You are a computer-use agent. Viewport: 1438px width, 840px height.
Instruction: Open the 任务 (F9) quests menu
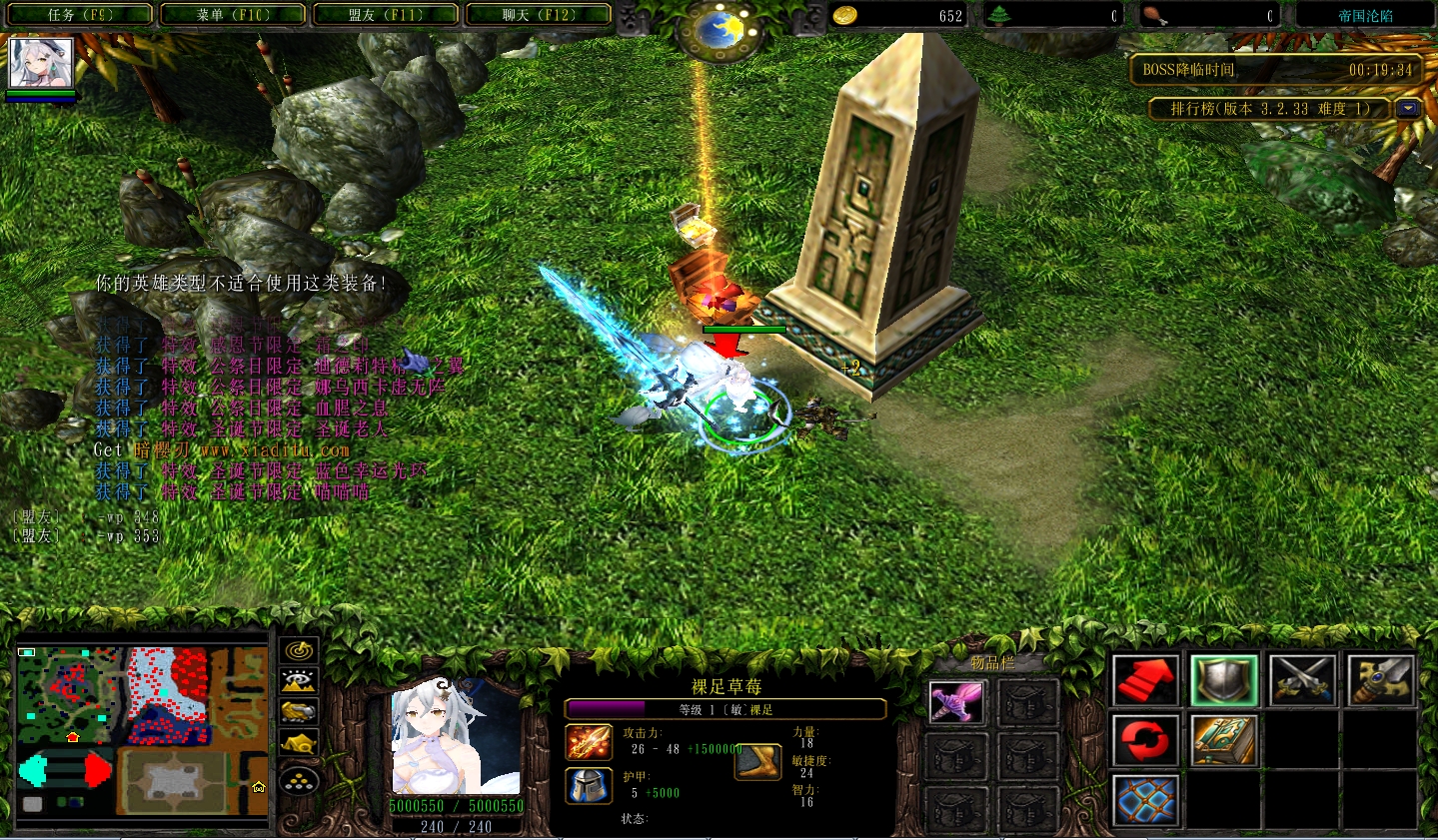click(x=81, y=15)
